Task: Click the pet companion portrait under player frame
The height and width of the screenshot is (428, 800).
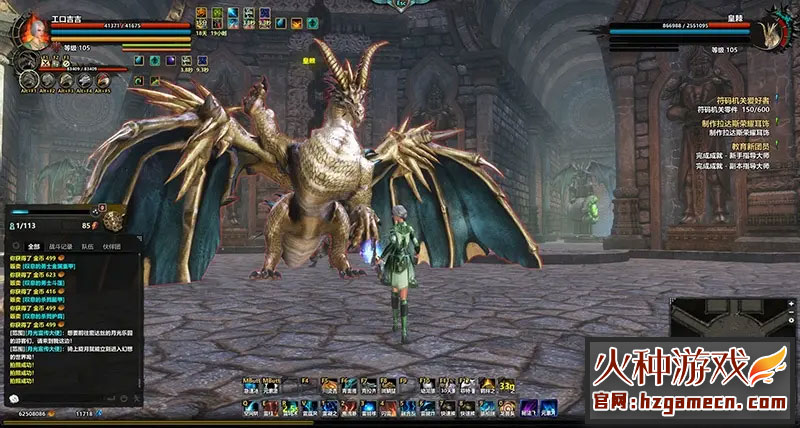Action: (x=23, y=62)
